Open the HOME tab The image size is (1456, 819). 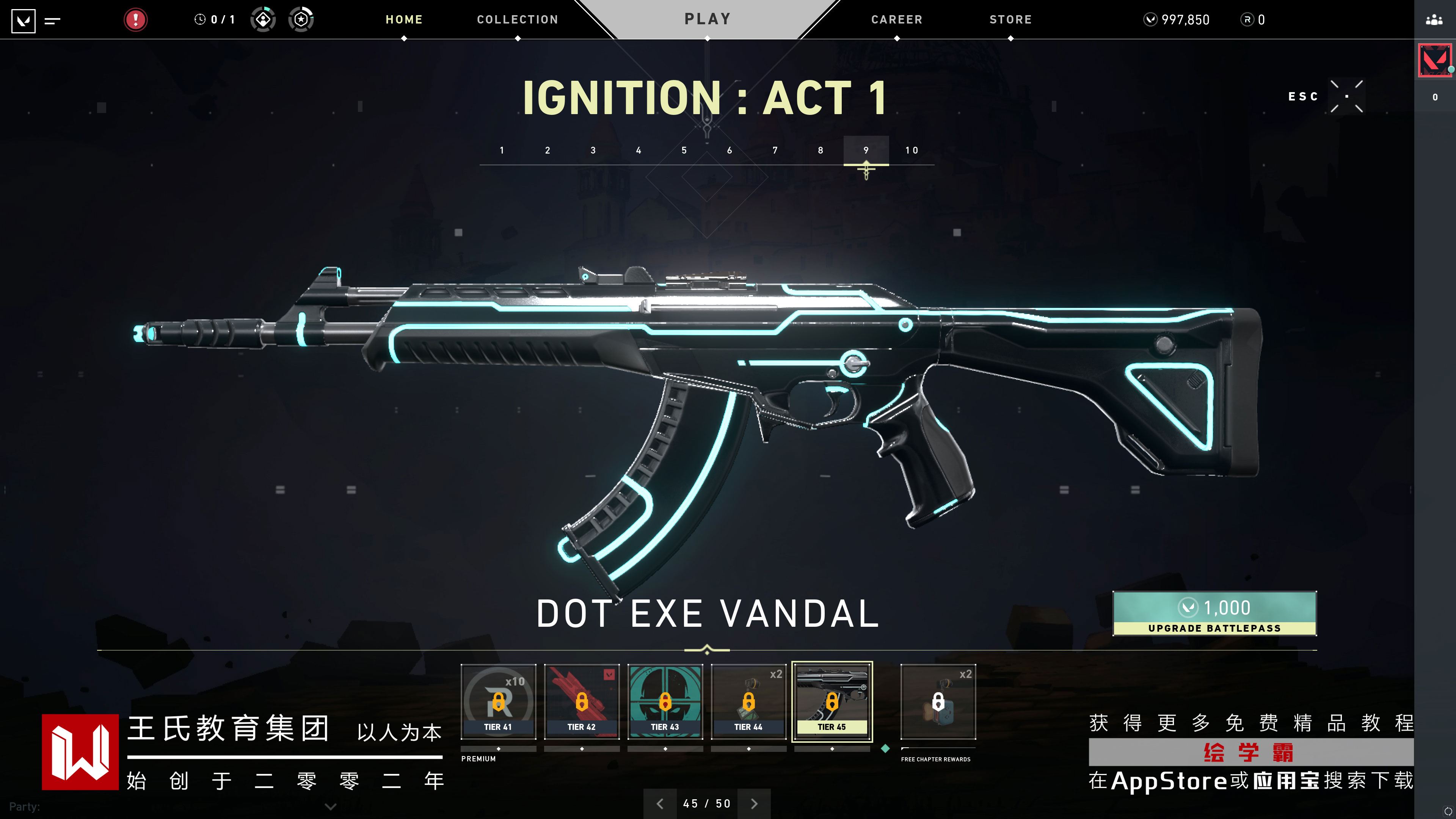(403, 20)
